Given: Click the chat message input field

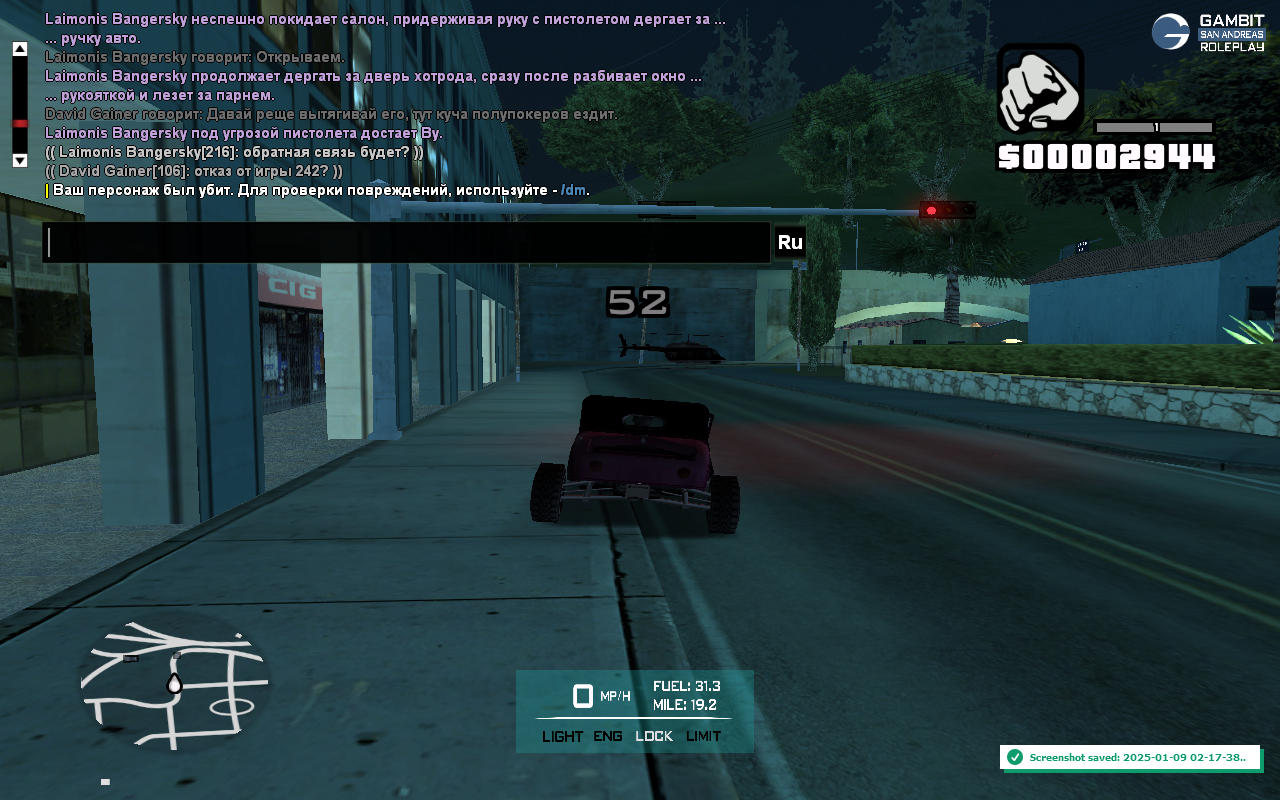Looking at the screenshot, I should coord(407,243).
